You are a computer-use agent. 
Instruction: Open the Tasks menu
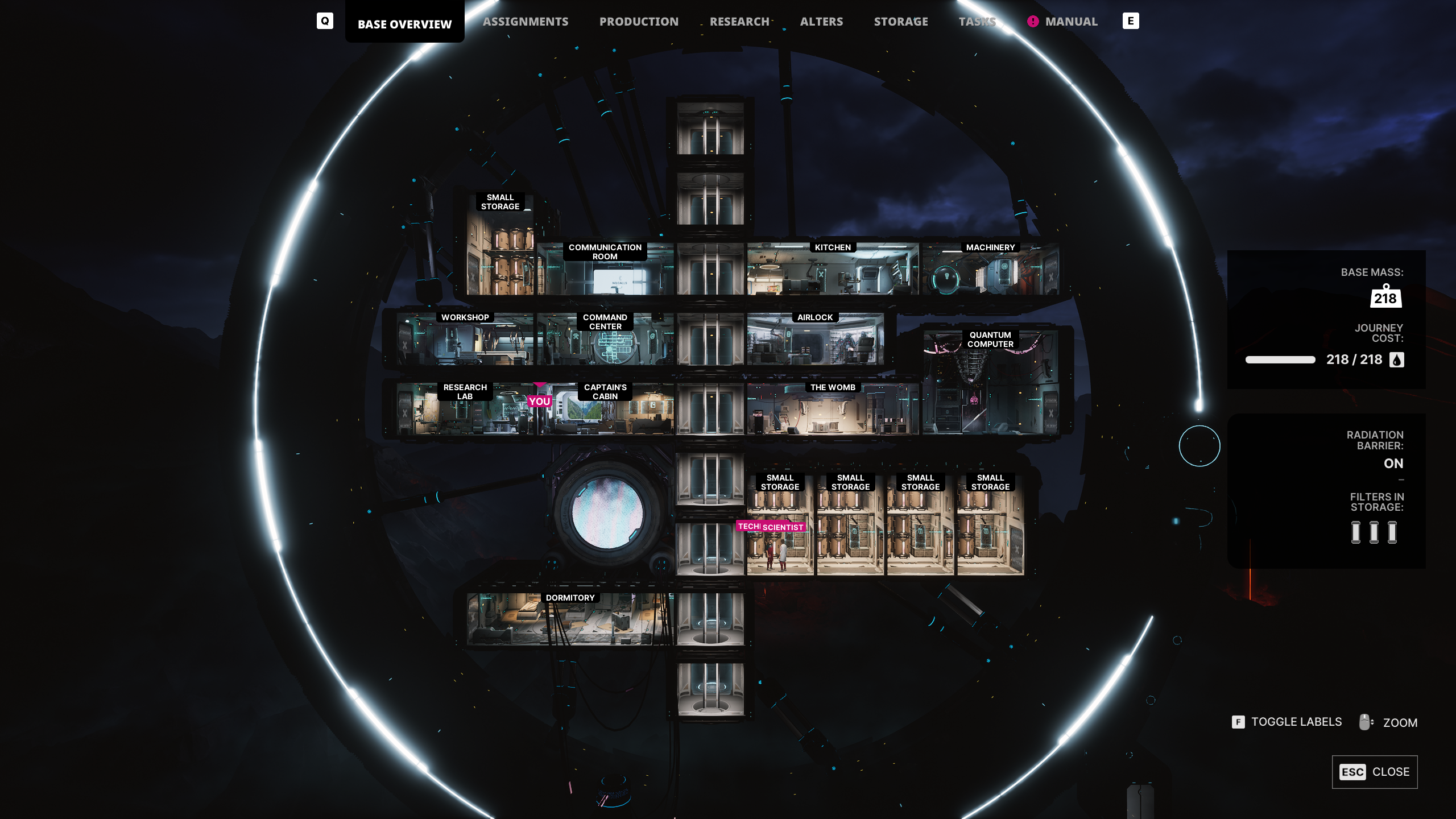[x=977, y=21]
